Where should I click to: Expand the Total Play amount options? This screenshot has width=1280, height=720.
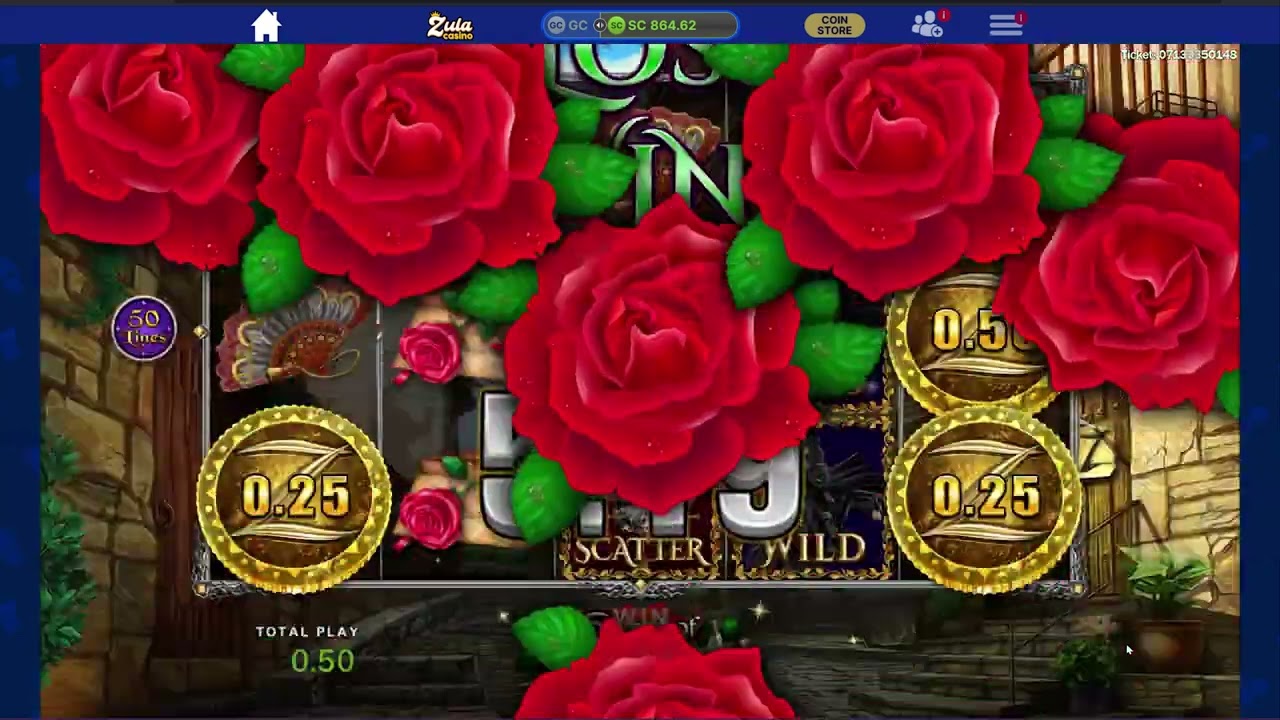322,660
